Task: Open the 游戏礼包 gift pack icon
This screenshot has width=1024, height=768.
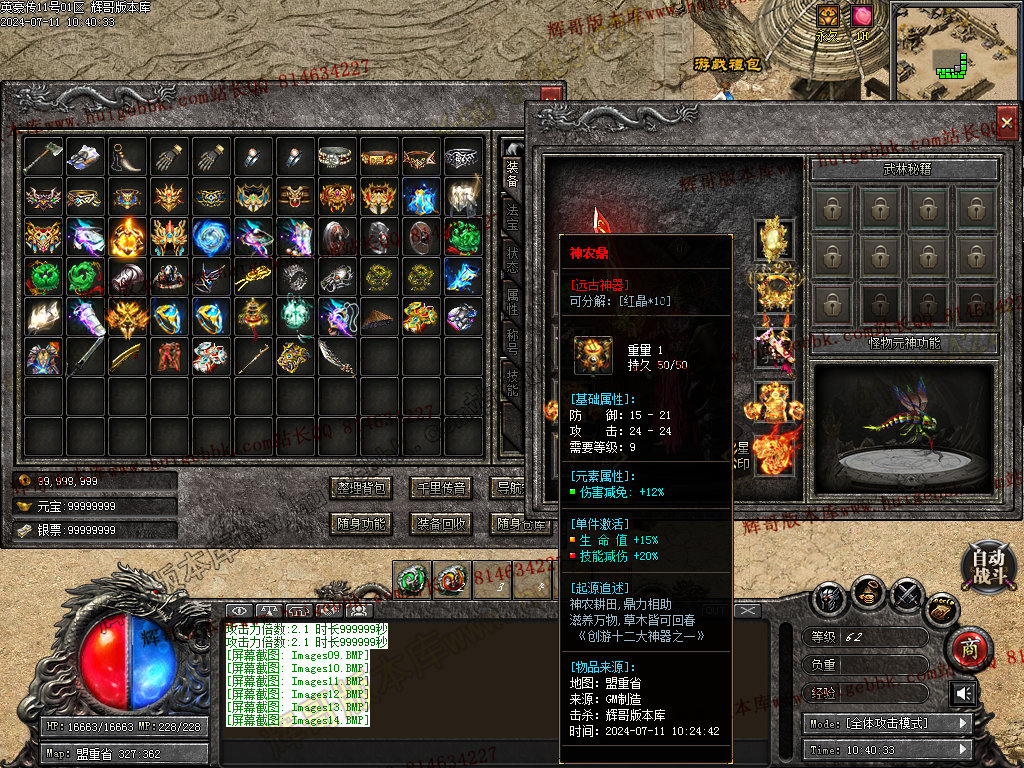Action: click(727, 64)
